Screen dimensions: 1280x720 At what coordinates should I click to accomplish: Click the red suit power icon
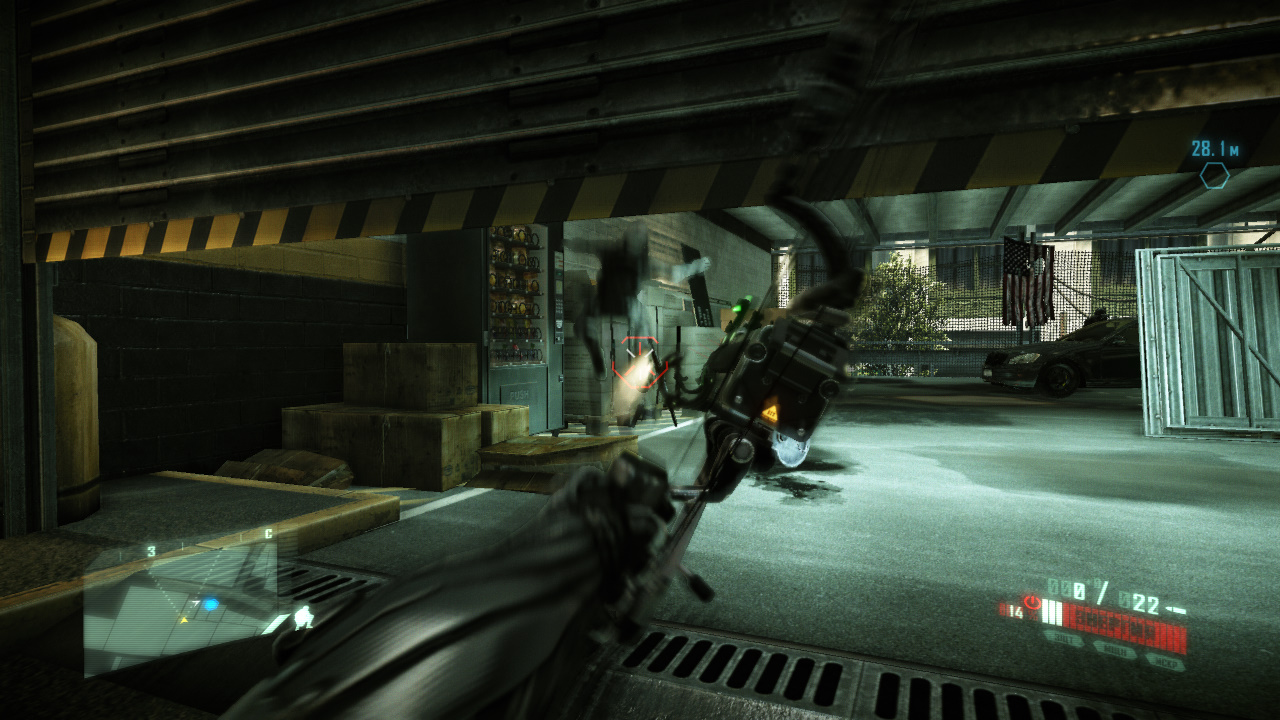coord(1032,605)
